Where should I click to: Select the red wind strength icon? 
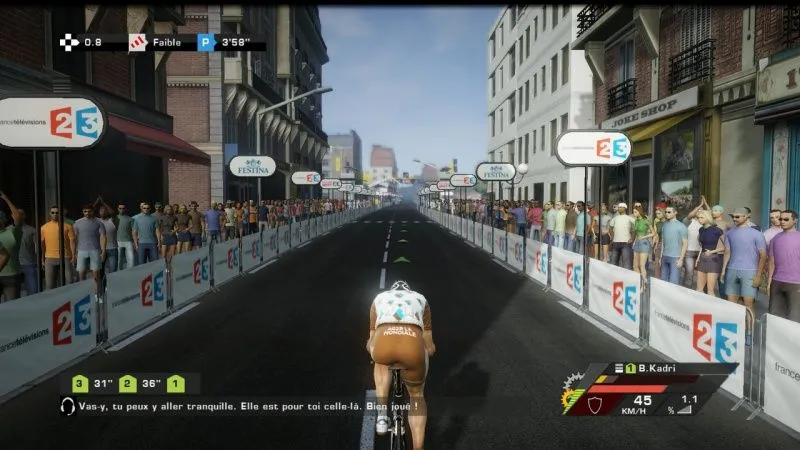pos(137,42)
